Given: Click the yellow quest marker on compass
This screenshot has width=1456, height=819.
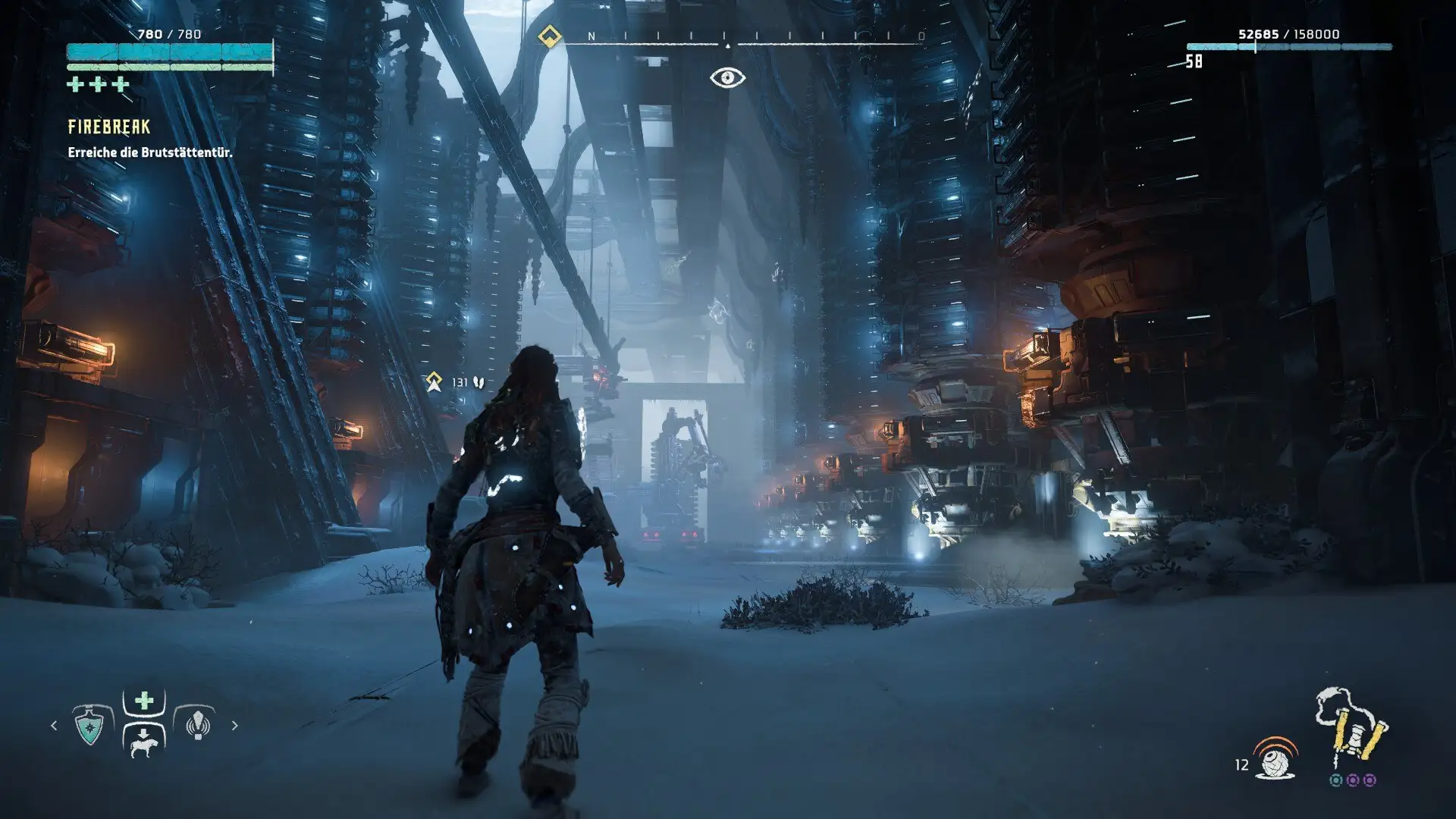Looking at the screenshot, I should 549,36.
